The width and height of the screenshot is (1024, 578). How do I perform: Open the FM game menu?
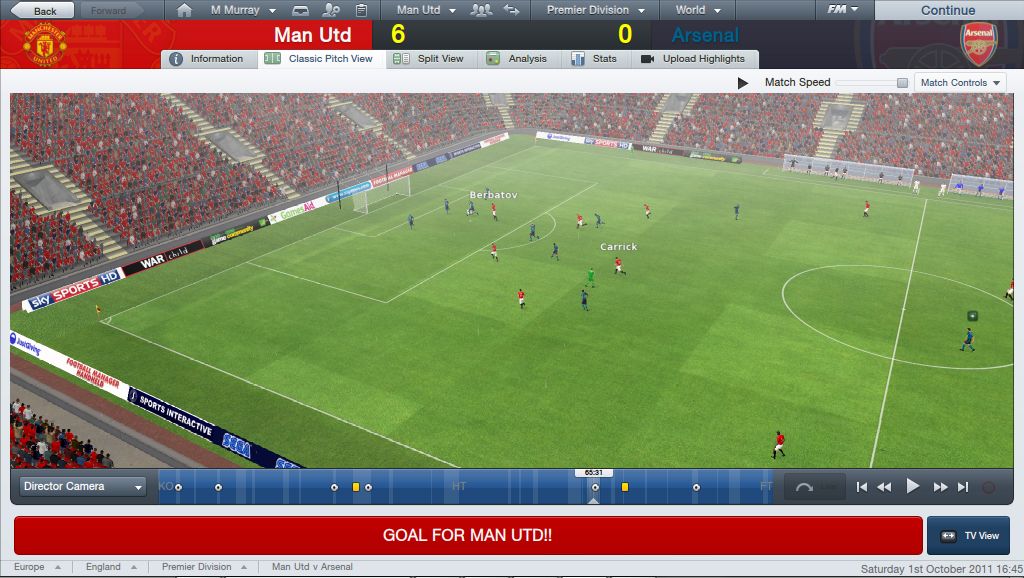[x=842, y=10]
